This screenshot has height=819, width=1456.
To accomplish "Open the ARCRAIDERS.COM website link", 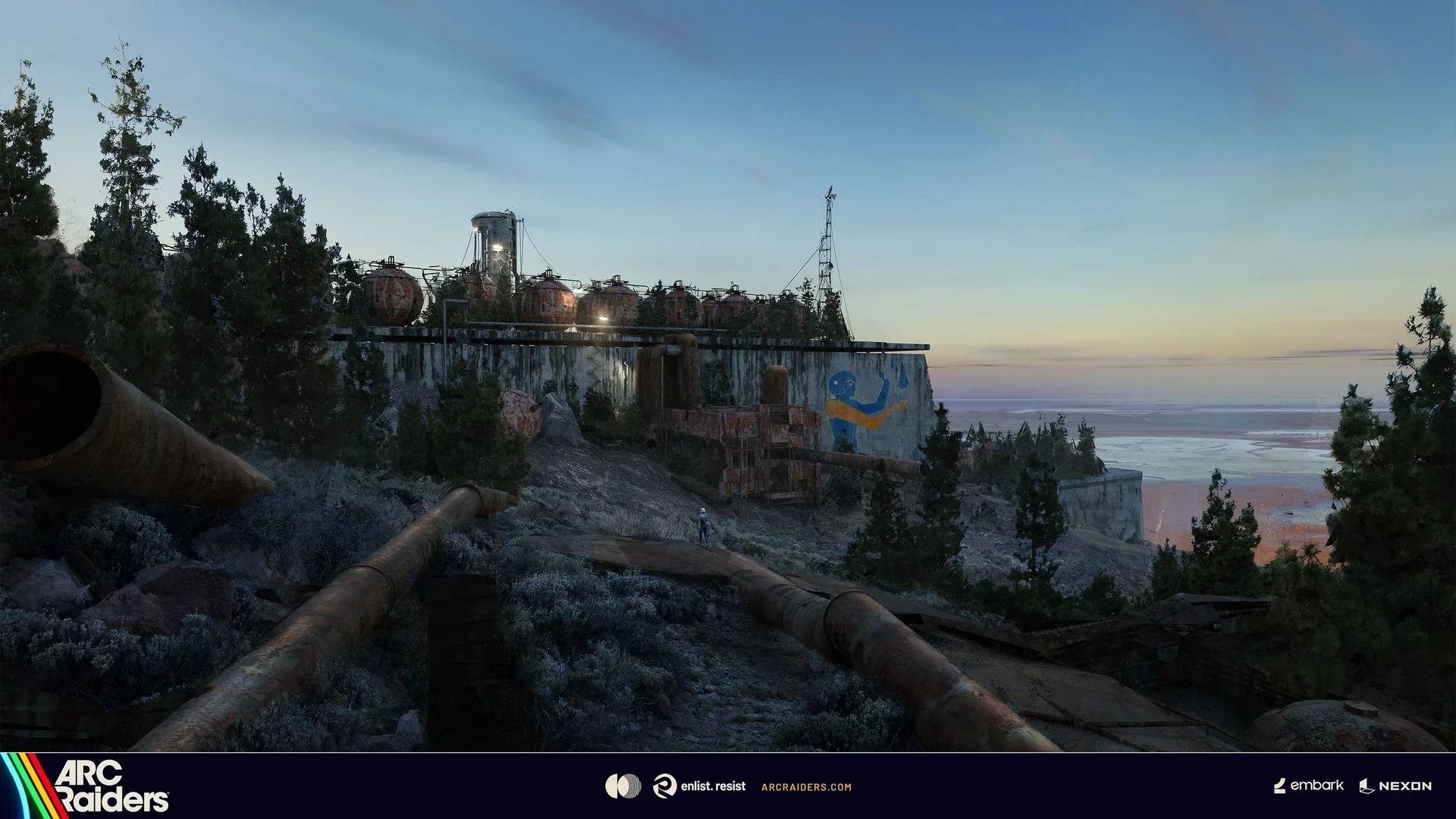I will 805,787.
